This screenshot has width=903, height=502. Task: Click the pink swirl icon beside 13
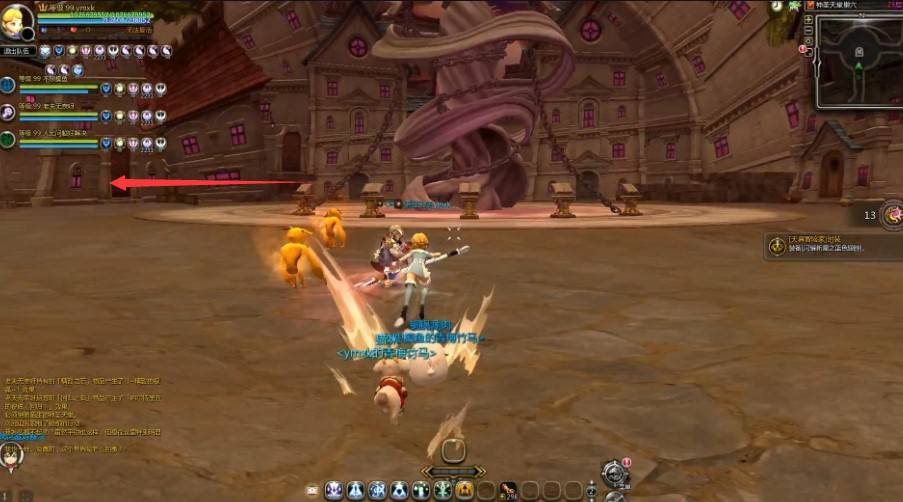point(890,214)
